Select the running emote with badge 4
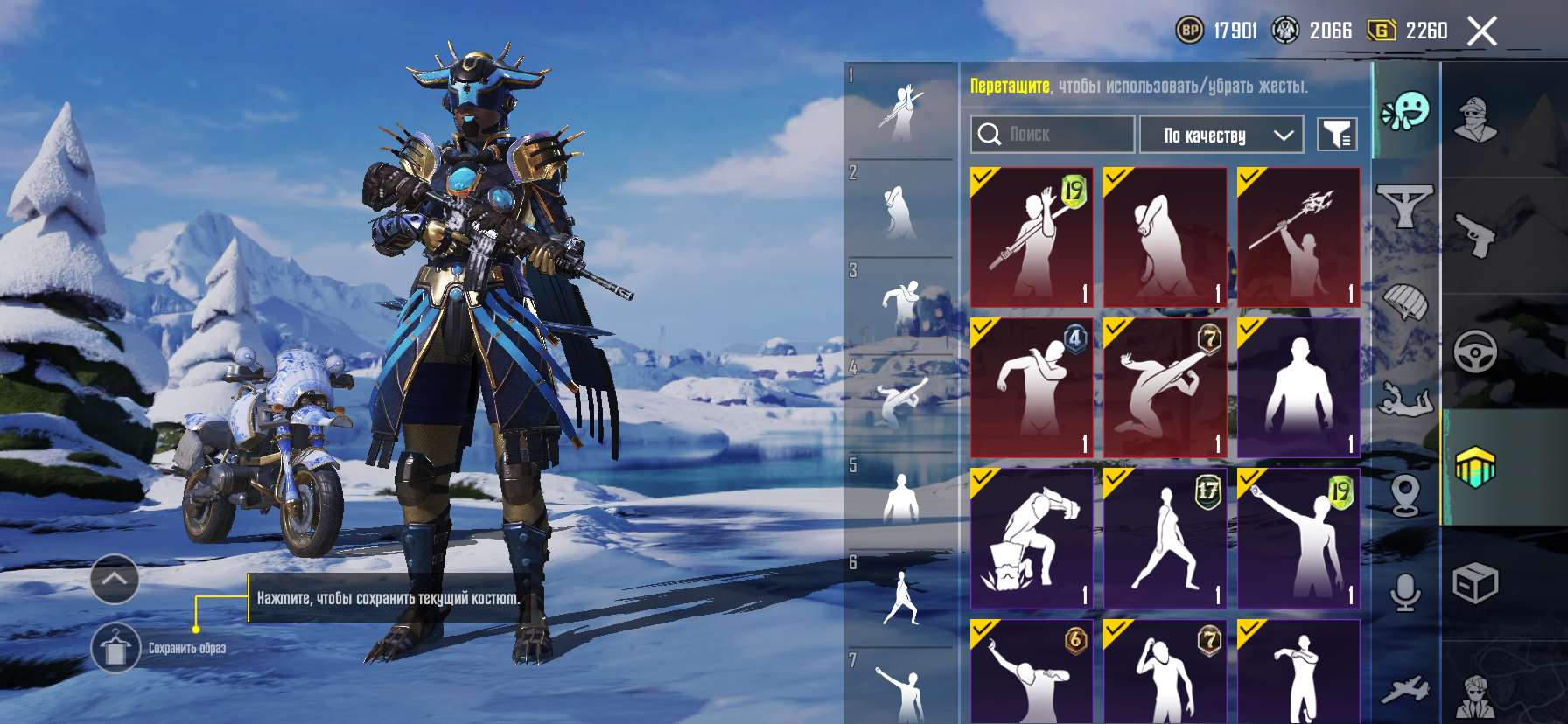Image resolution: width=1568 pixels, height=724 pixels. click(1032, 386)
